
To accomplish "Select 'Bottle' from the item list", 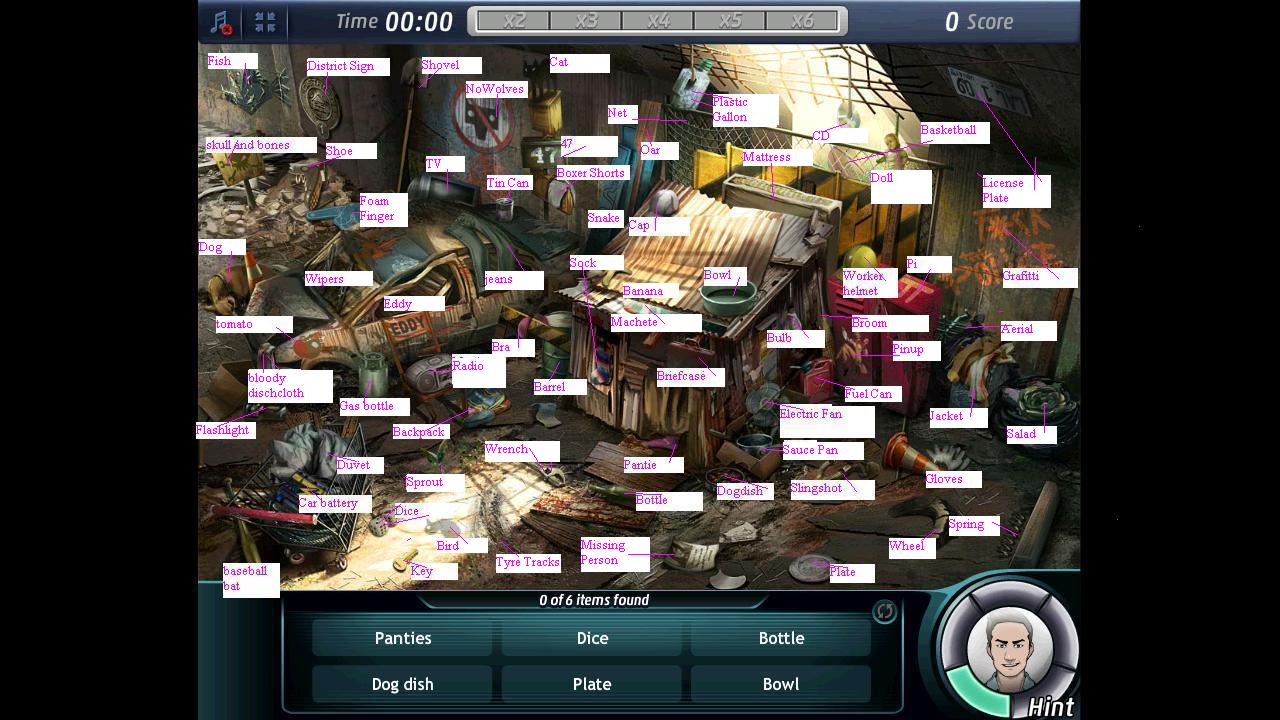I will (x=781, y=637).
